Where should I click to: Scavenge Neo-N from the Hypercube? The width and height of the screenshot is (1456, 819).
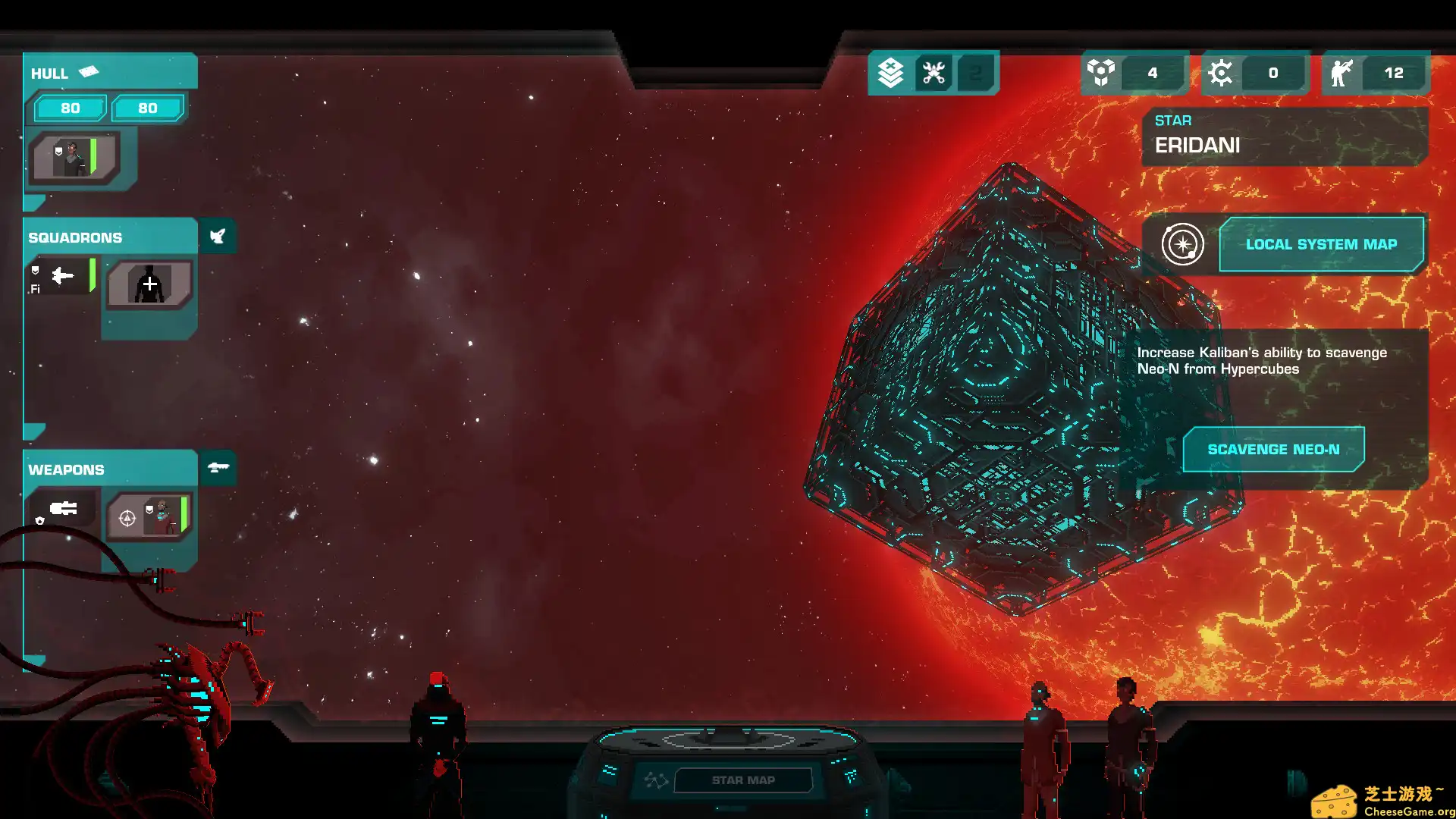pyautogui.click(x=1273, y=449)
